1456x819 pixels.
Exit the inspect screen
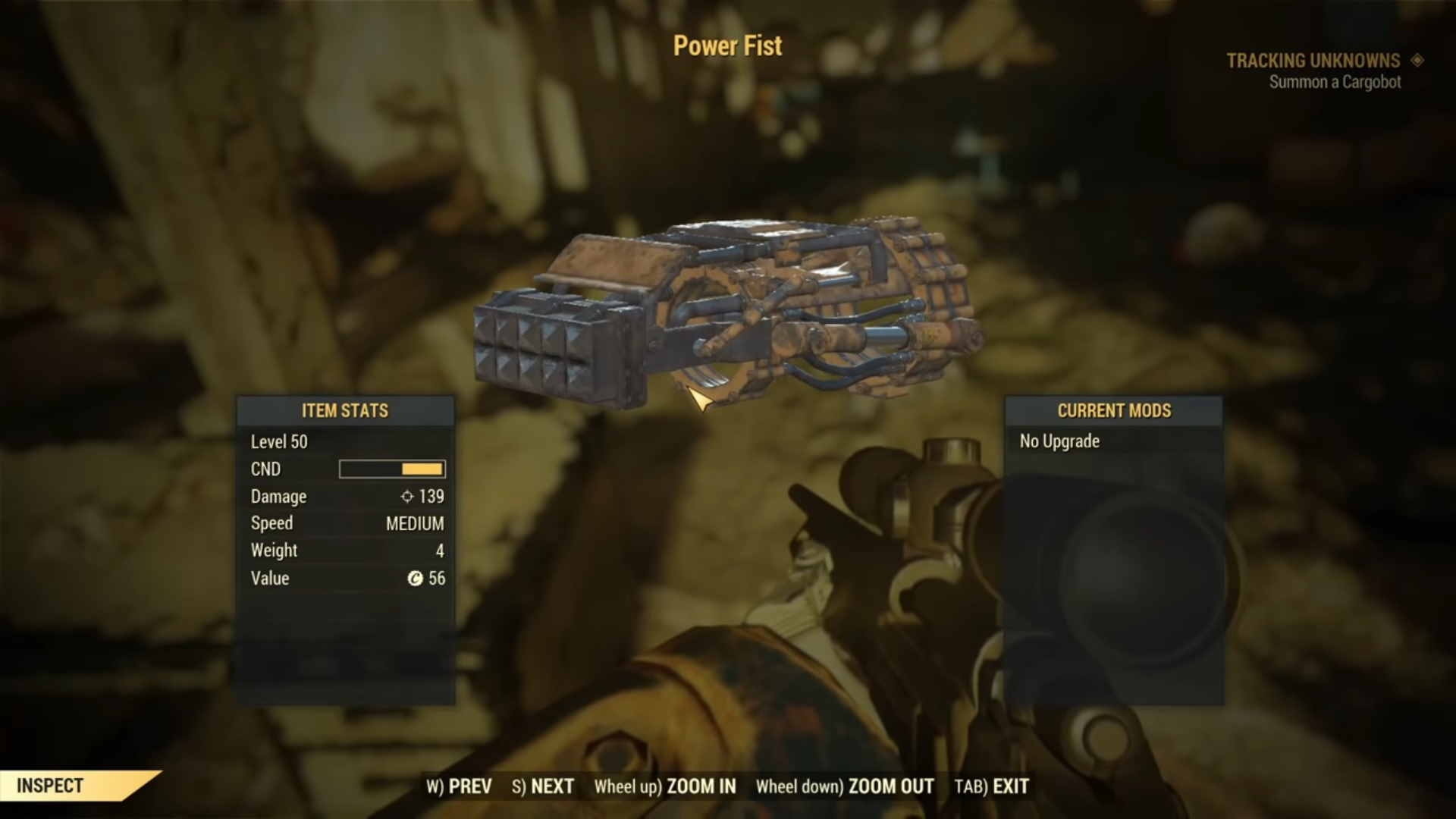pyautogui.click(x=992, y=786)
